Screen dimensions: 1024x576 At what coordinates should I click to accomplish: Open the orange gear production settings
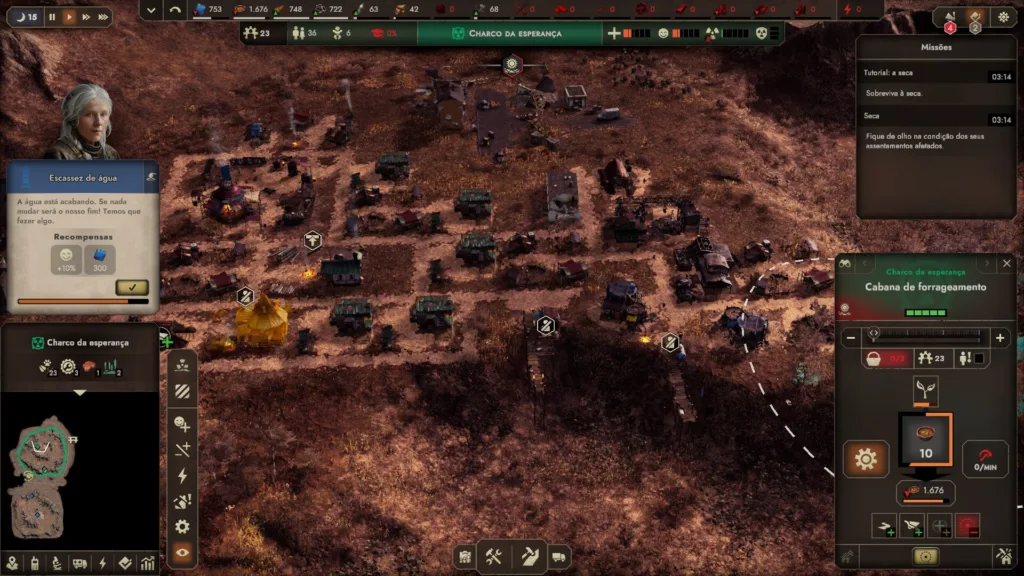[x=866, y=459]
